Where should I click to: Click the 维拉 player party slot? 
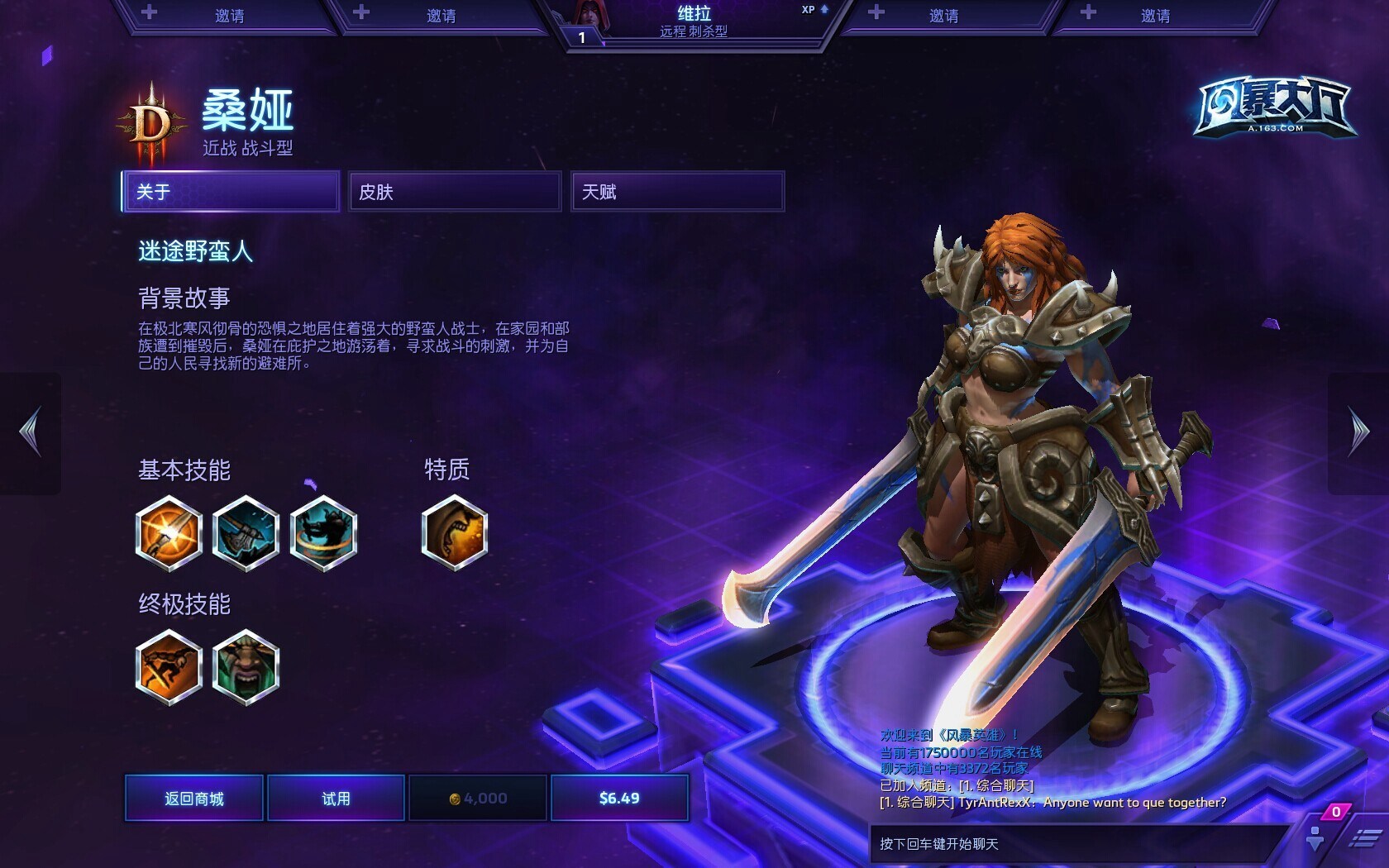tap(694, 21)
